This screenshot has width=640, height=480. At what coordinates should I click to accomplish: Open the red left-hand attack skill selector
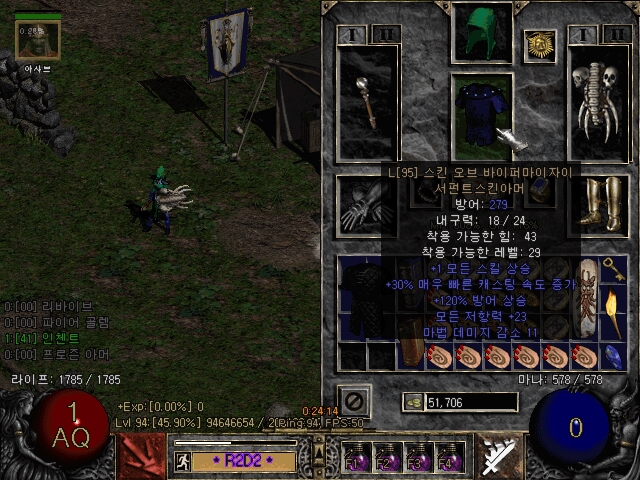141,458
